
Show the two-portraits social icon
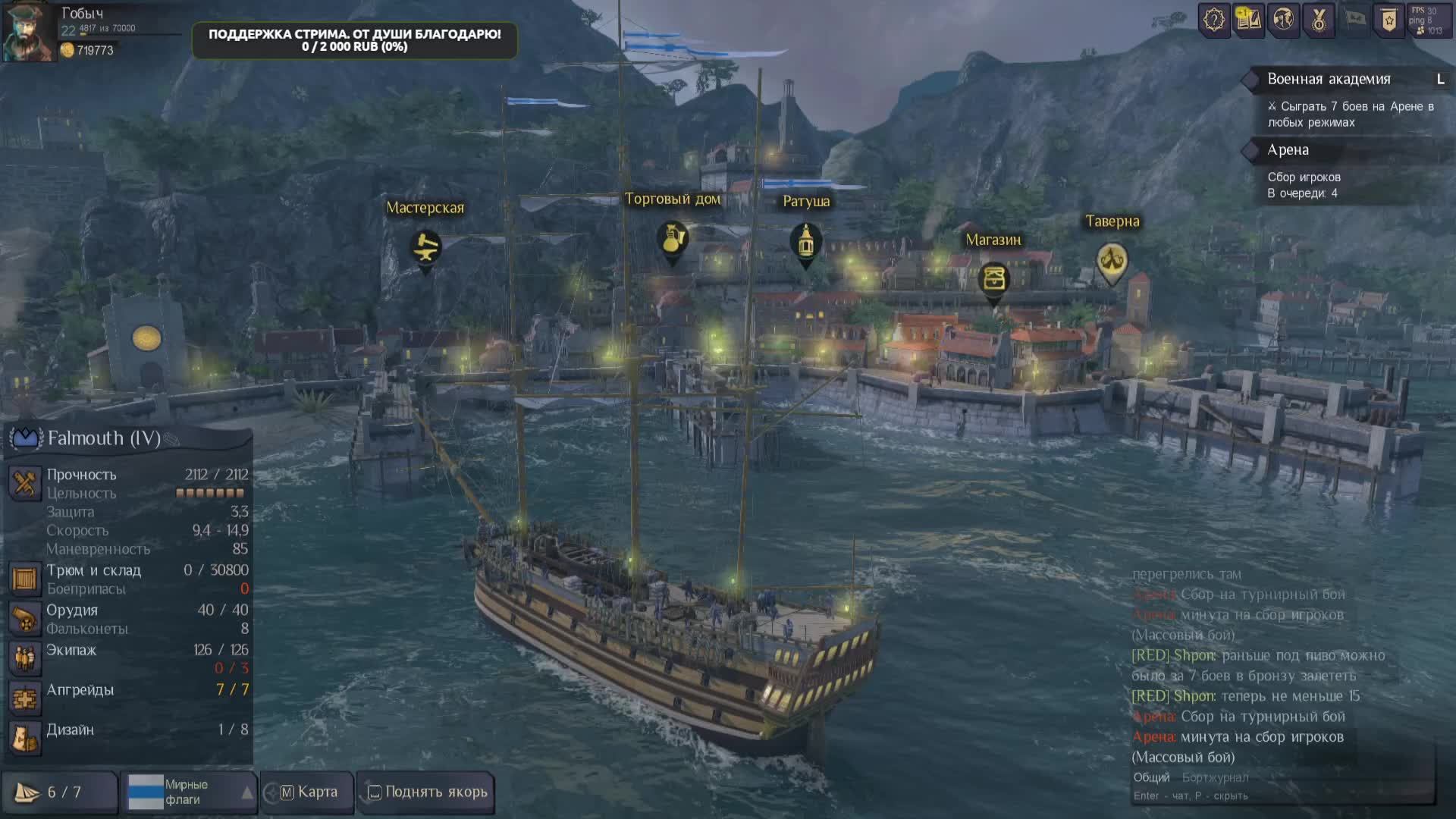[1283, 20]
